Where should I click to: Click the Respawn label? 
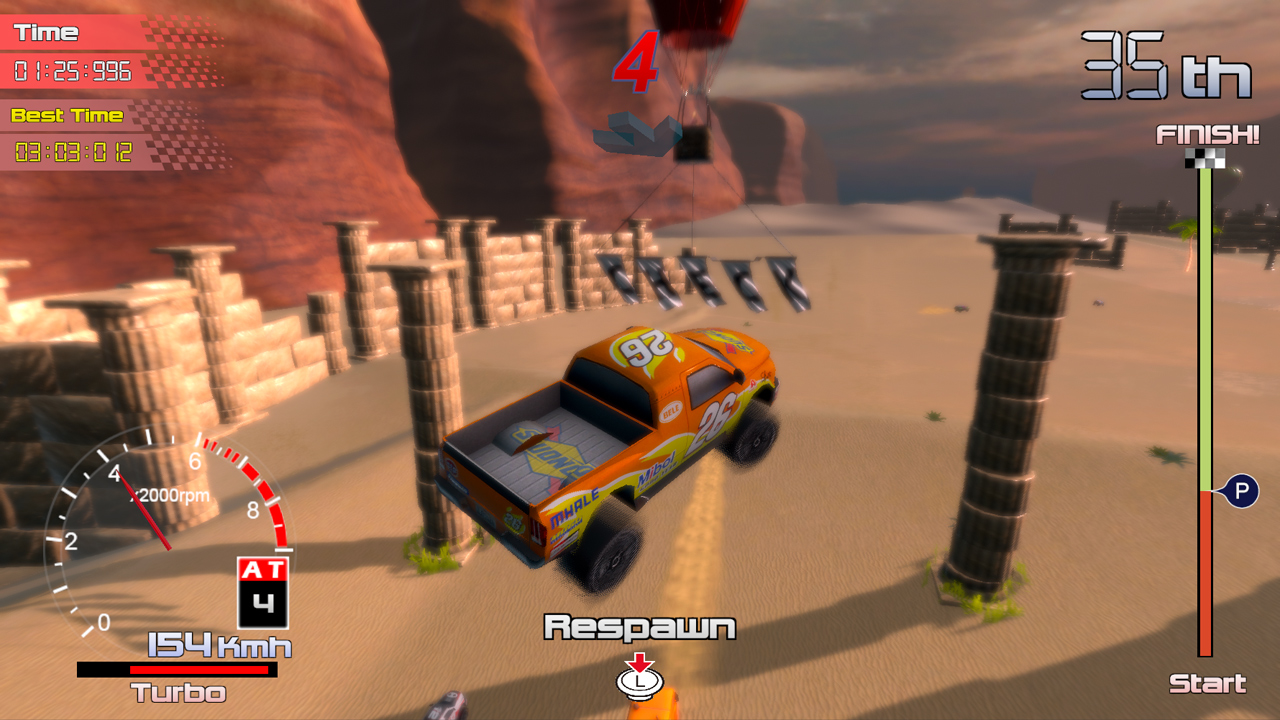tap(640, 625)
